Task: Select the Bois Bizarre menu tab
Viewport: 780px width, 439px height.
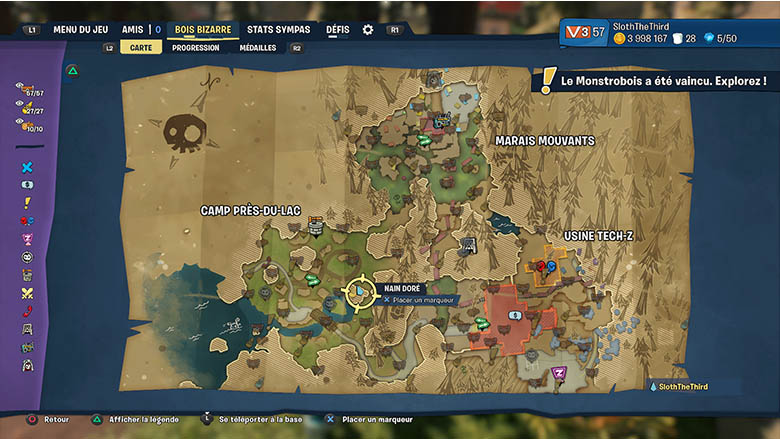Action: pyautogui.click(x=202, y=30)
